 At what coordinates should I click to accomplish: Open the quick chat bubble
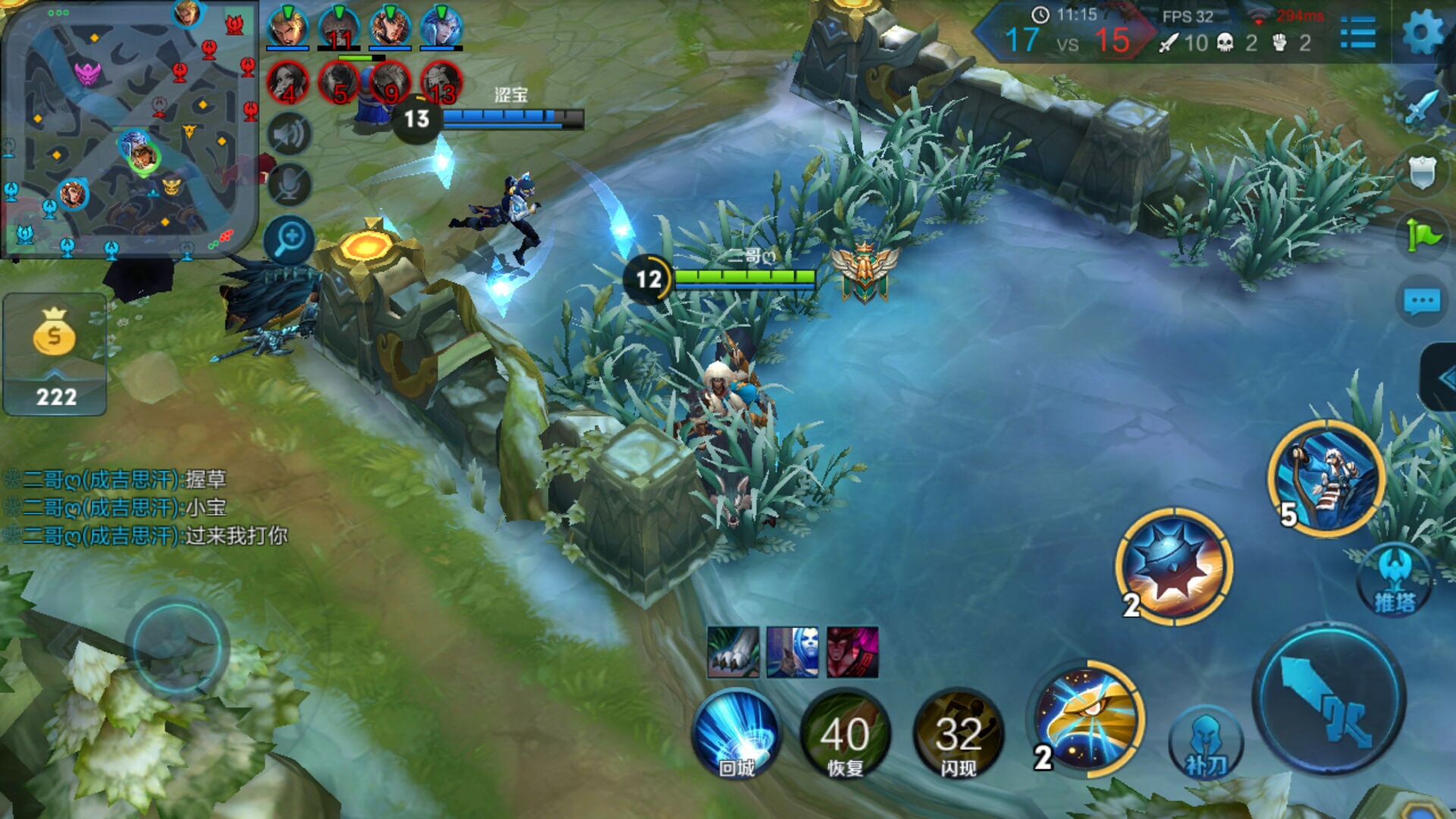point(1422,301)
